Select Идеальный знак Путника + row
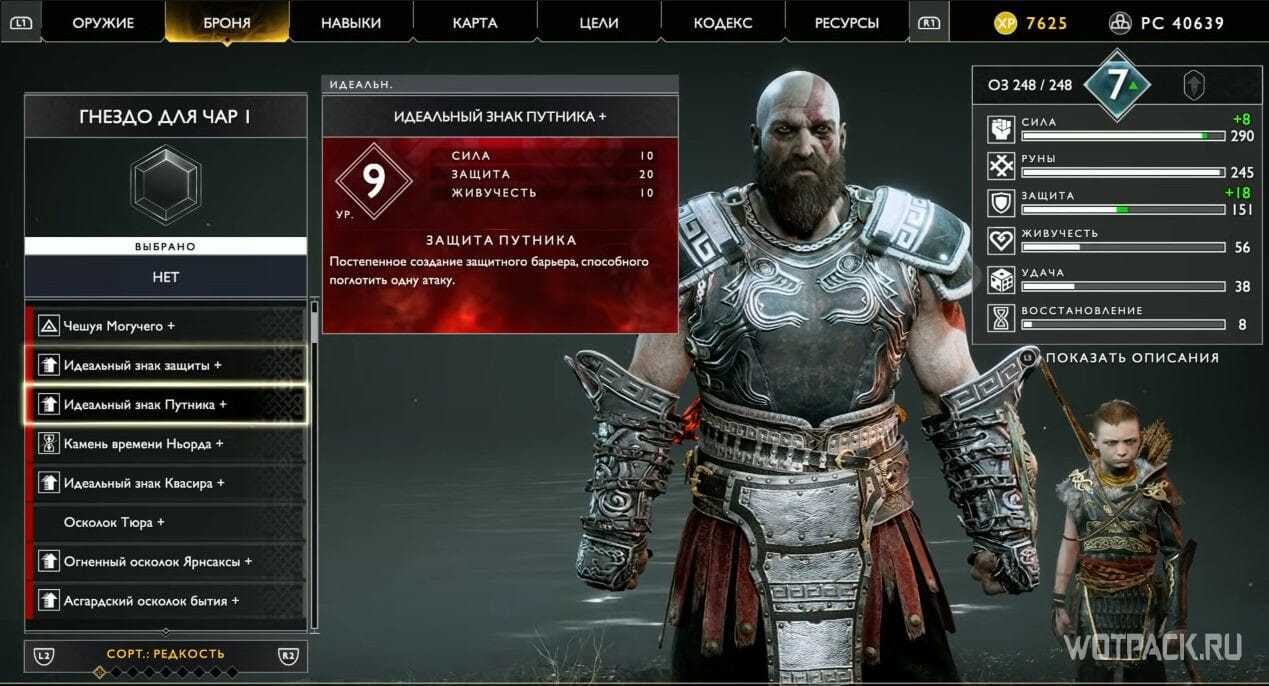This screenshot has width=1269, height=686. pyautogui.click(x=166, y=405)
